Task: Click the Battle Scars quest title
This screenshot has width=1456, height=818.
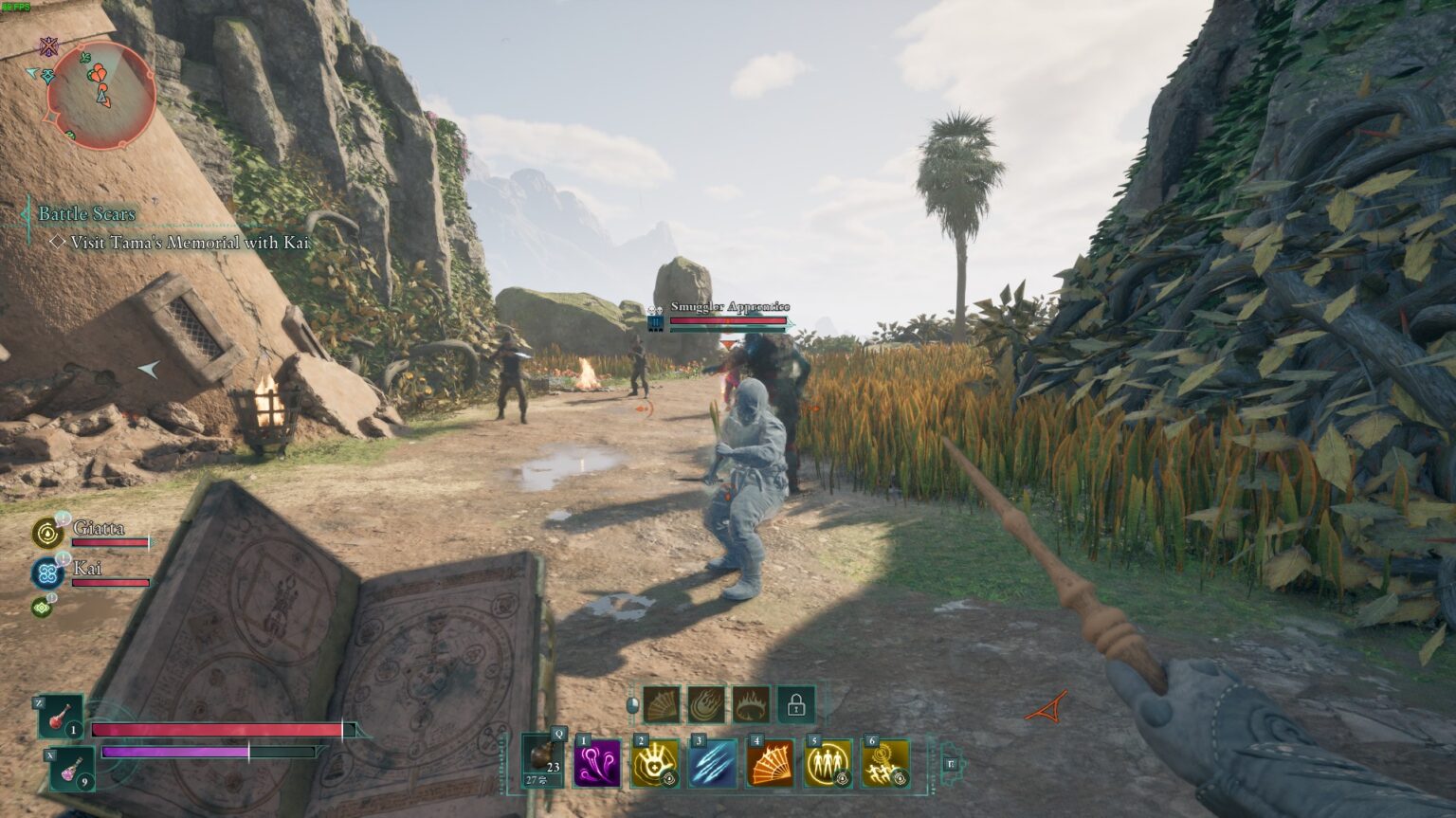Action: [x=85, y=213]
